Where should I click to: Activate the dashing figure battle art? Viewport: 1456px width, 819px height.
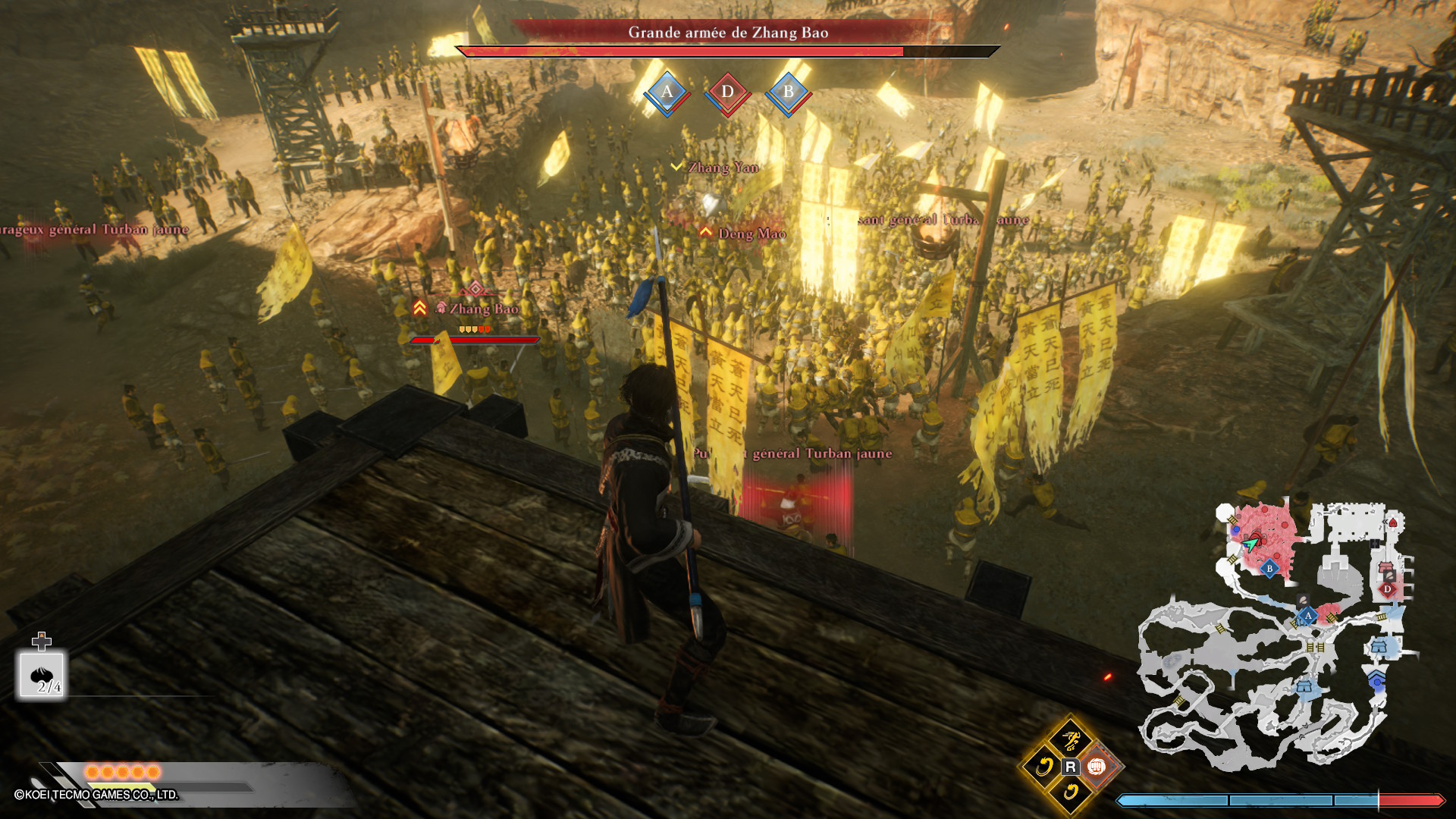(1071, 739)
